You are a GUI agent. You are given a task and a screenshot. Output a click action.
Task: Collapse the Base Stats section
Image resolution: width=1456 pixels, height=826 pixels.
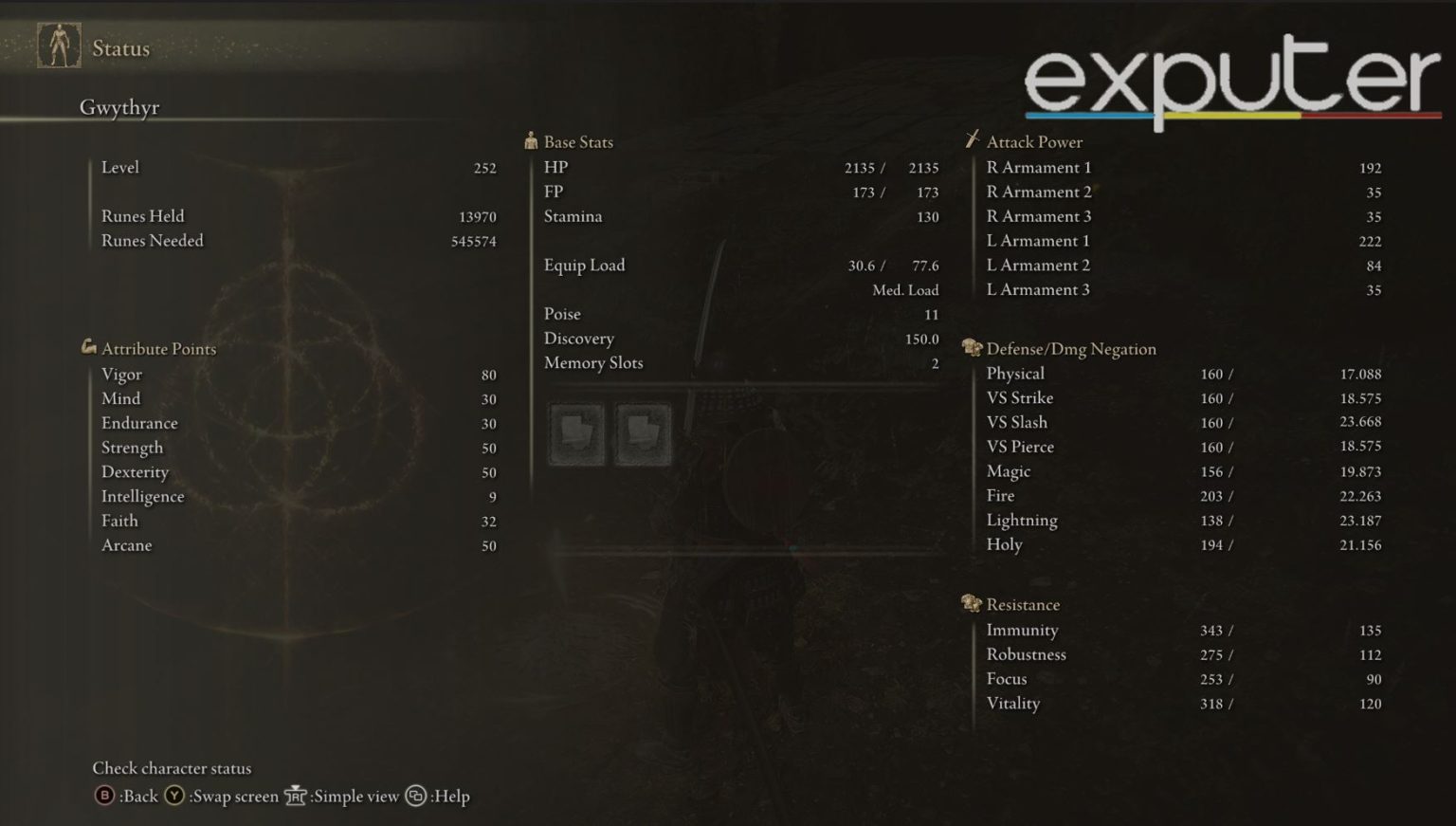[x=577, y=140]
